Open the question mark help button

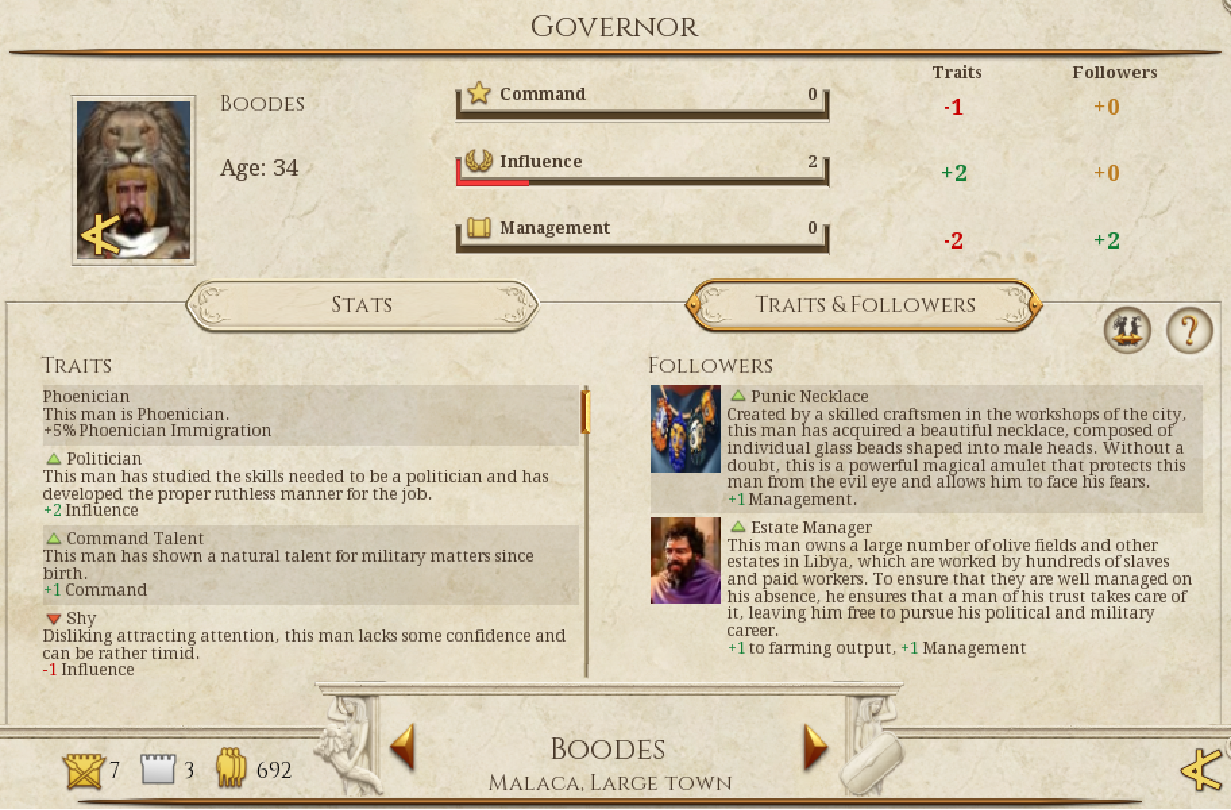[x=1189, y=329]
